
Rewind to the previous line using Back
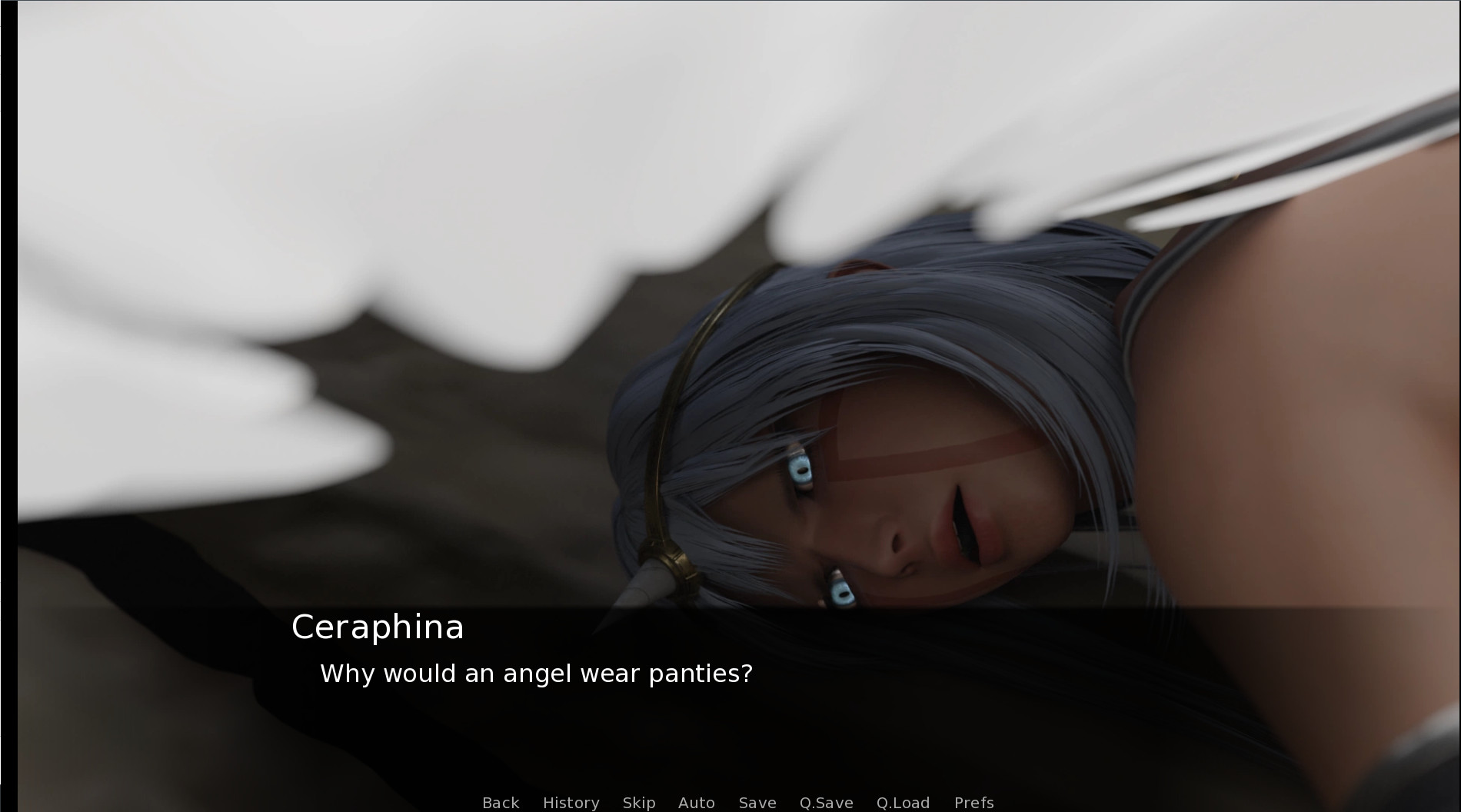tap(500, 802)
